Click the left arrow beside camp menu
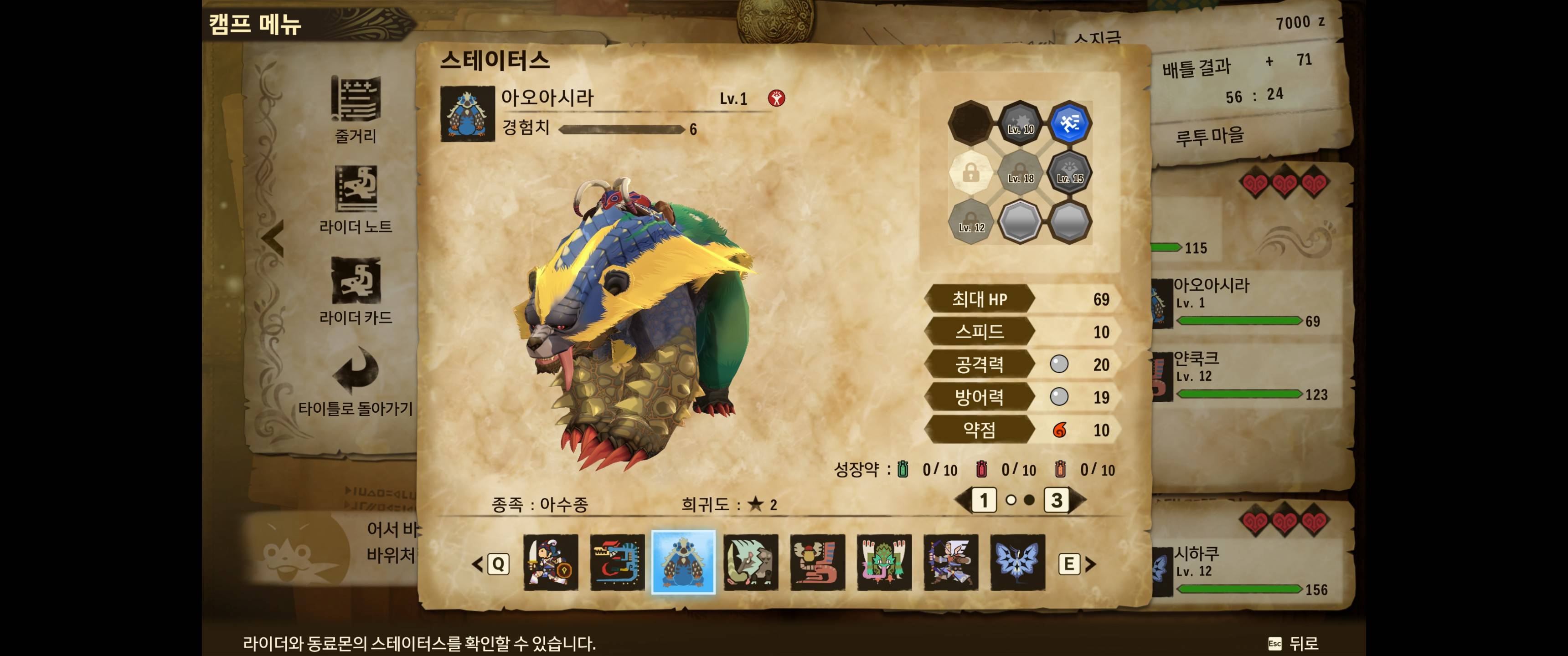The image size is (1568, 656). click(x=273, y=238)
